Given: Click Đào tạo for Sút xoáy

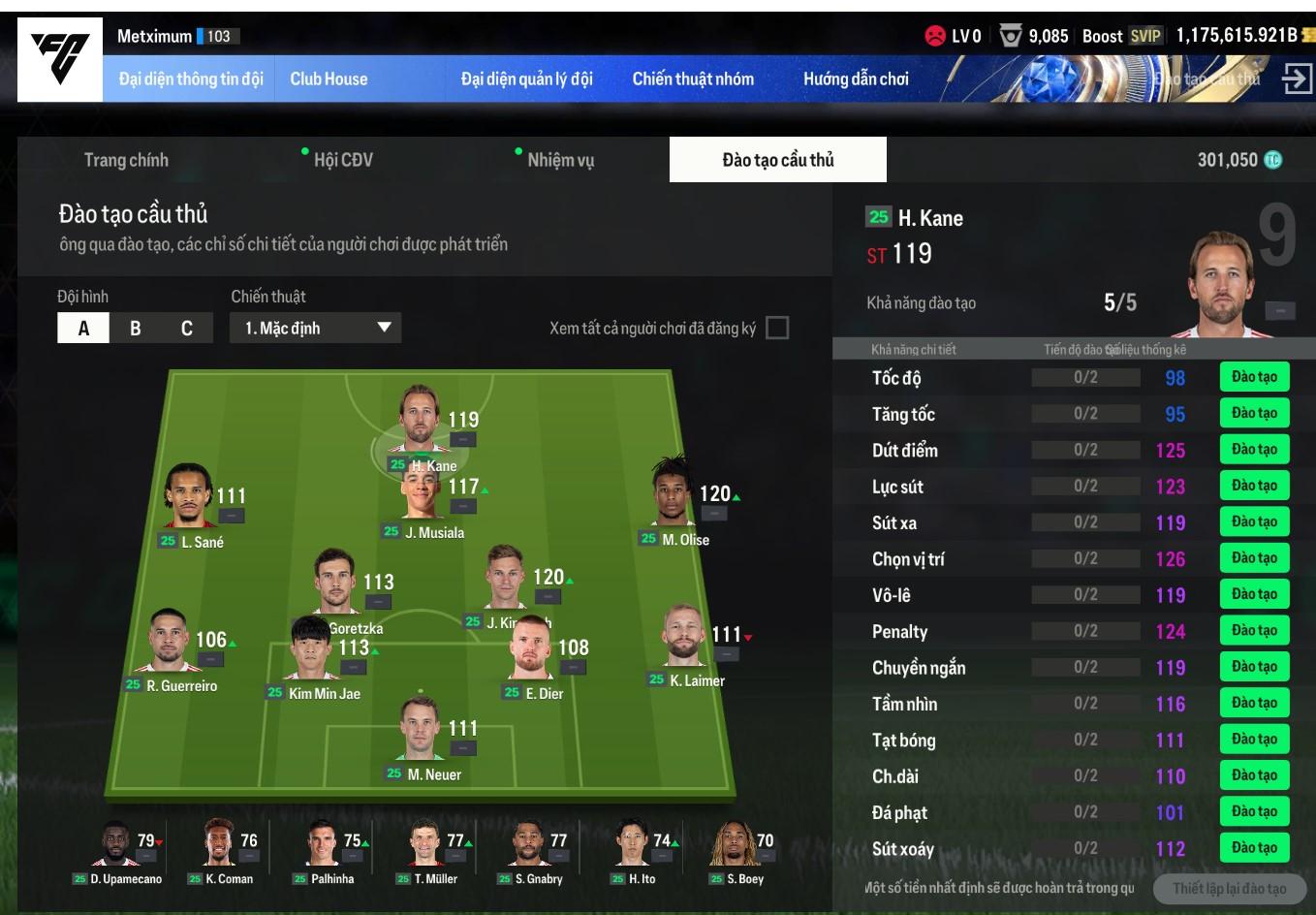Looking at the screenshot, I should (x=1254, y=848).
